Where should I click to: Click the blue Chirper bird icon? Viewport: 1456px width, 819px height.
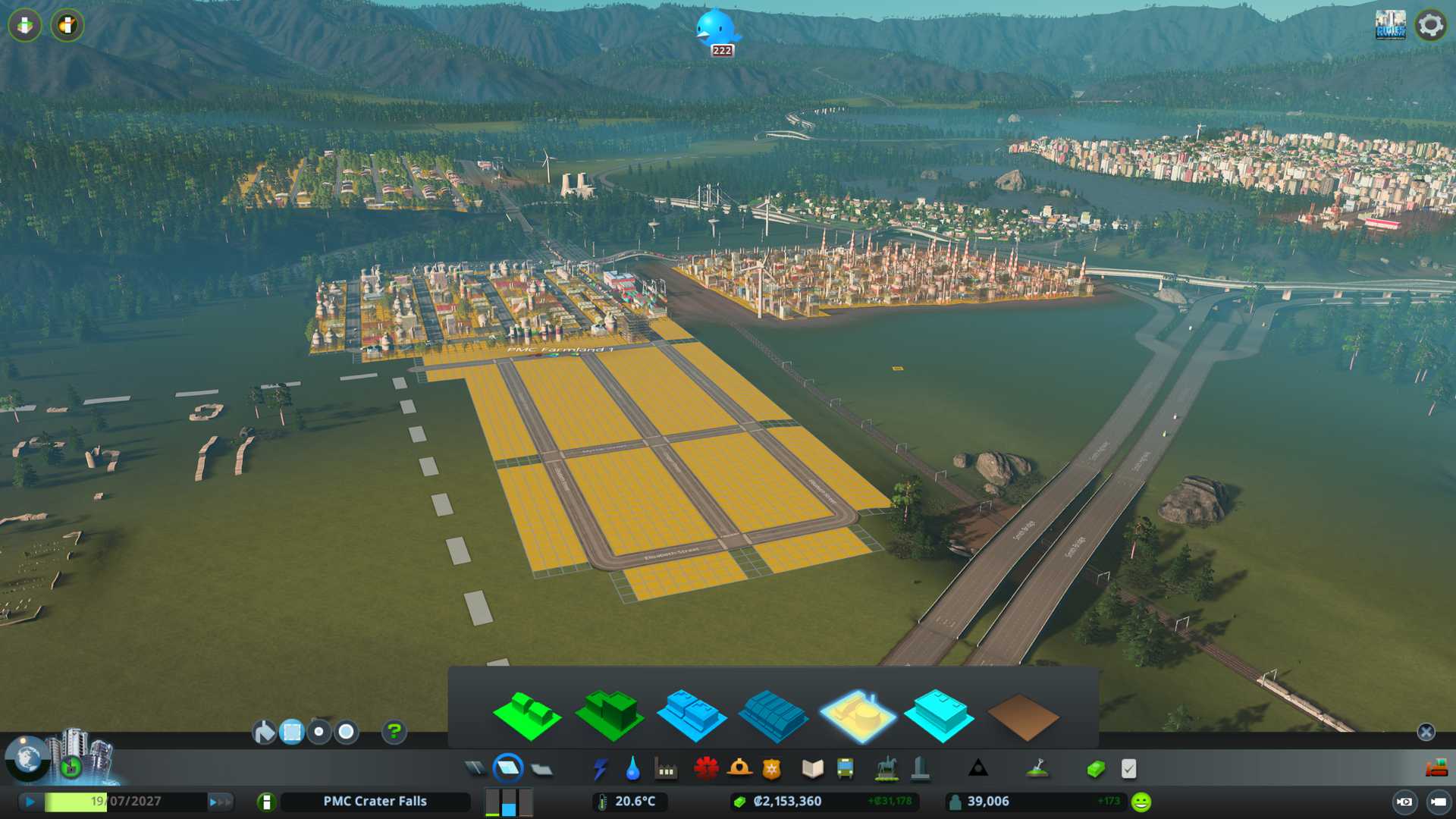(x=716, y=29)
